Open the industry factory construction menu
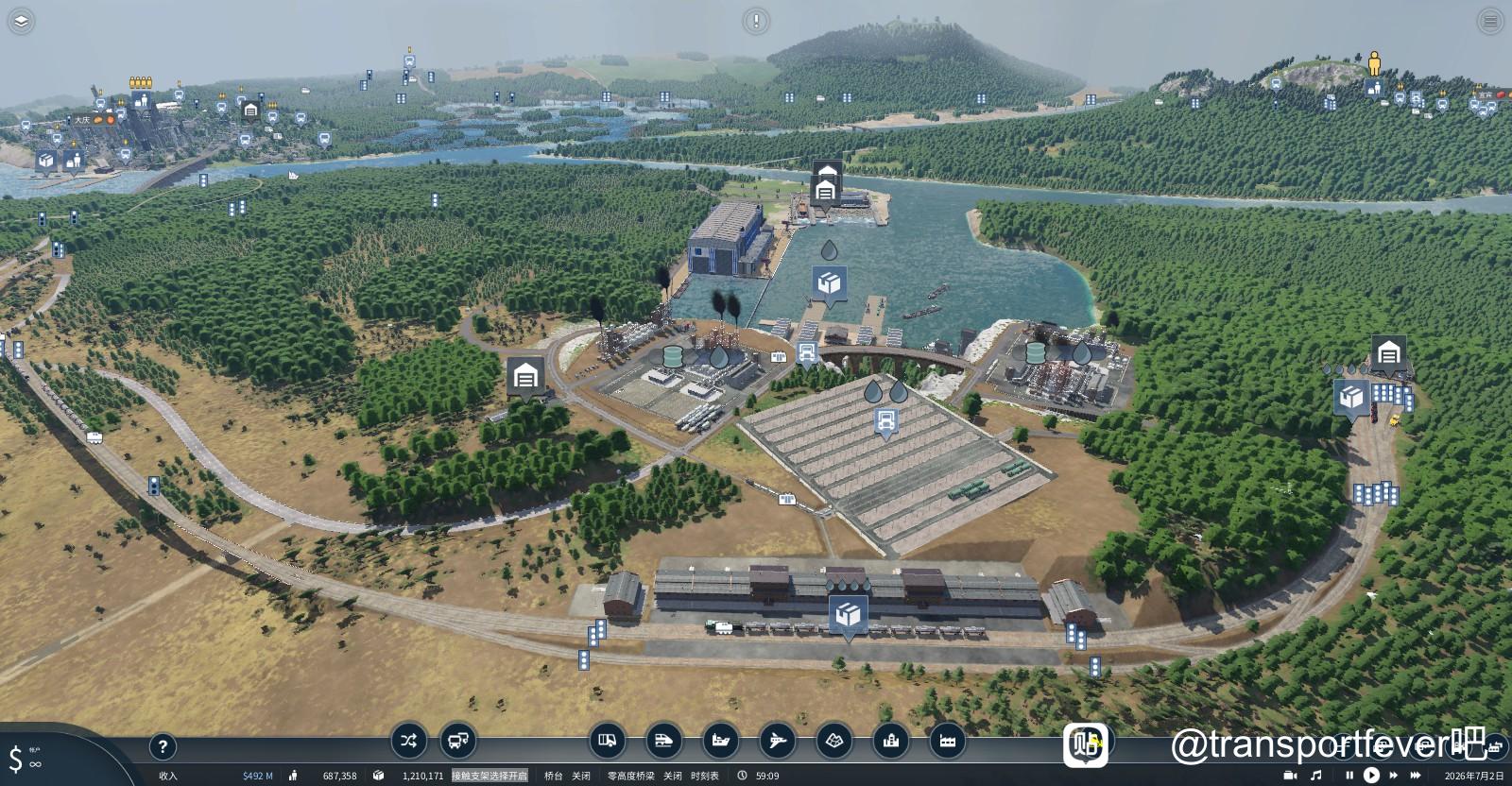Screen dimensions: 1512x786 click(948, 742)
